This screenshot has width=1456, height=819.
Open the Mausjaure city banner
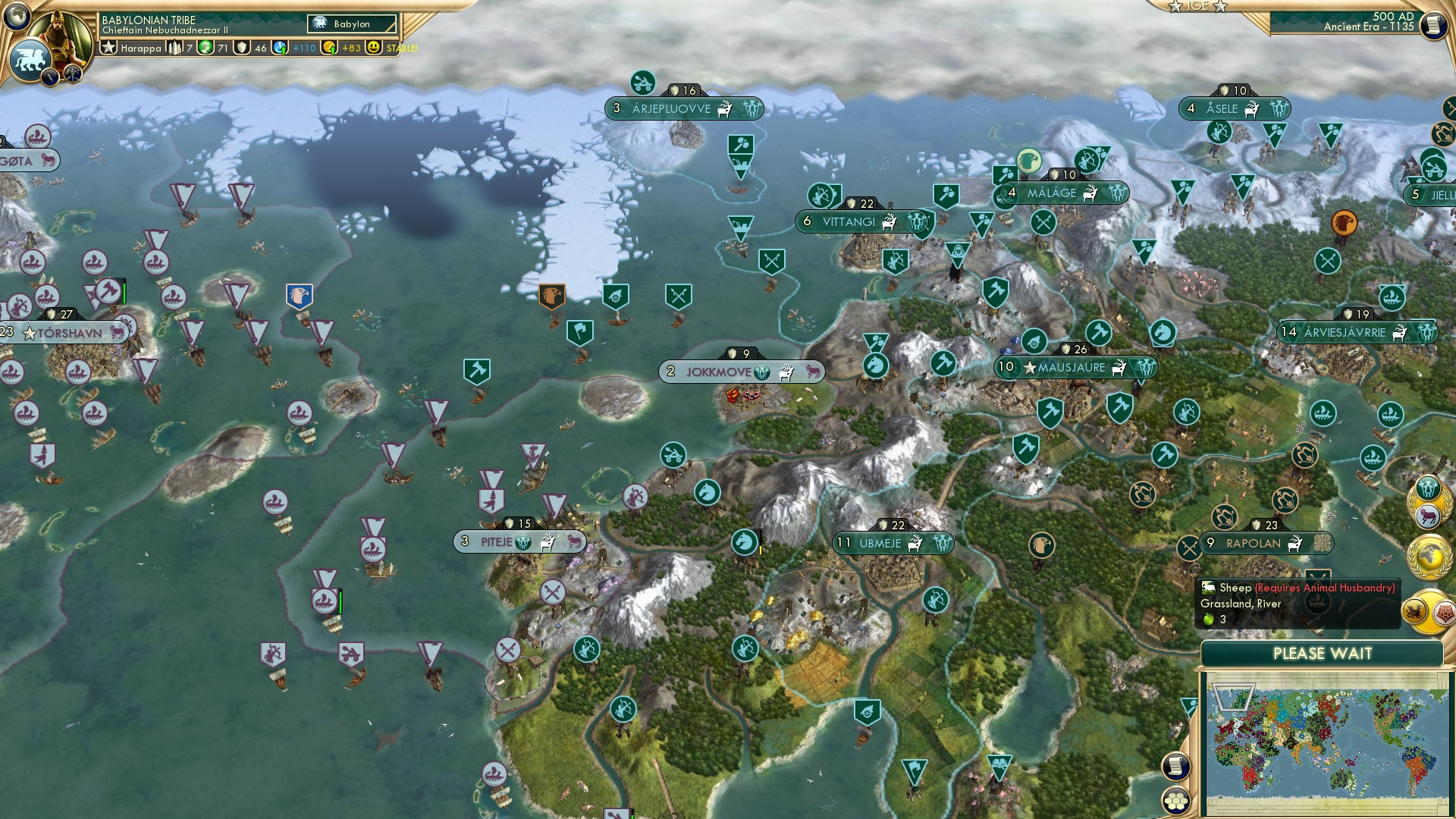(x=1077, y=366)
